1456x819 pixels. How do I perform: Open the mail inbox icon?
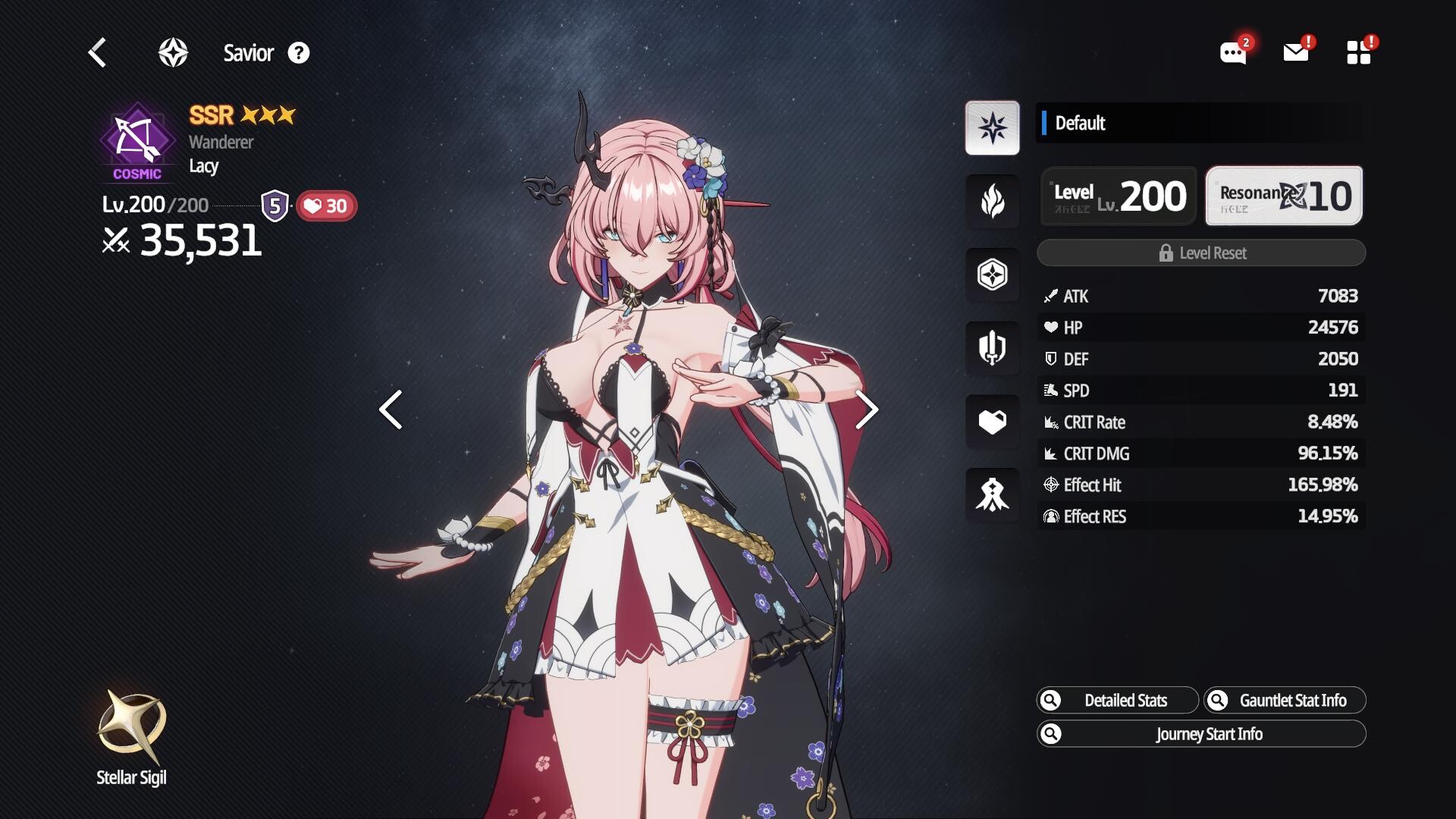[1295, 52]
